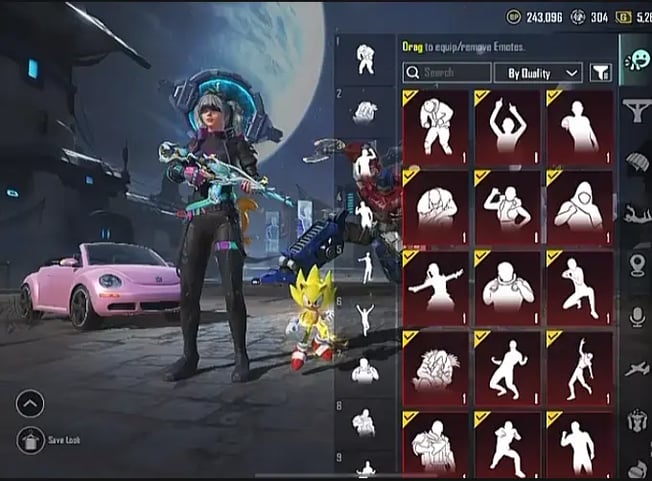Save the current look
The width and height of the screenshot is (652, 481).
tap(31, 440)
